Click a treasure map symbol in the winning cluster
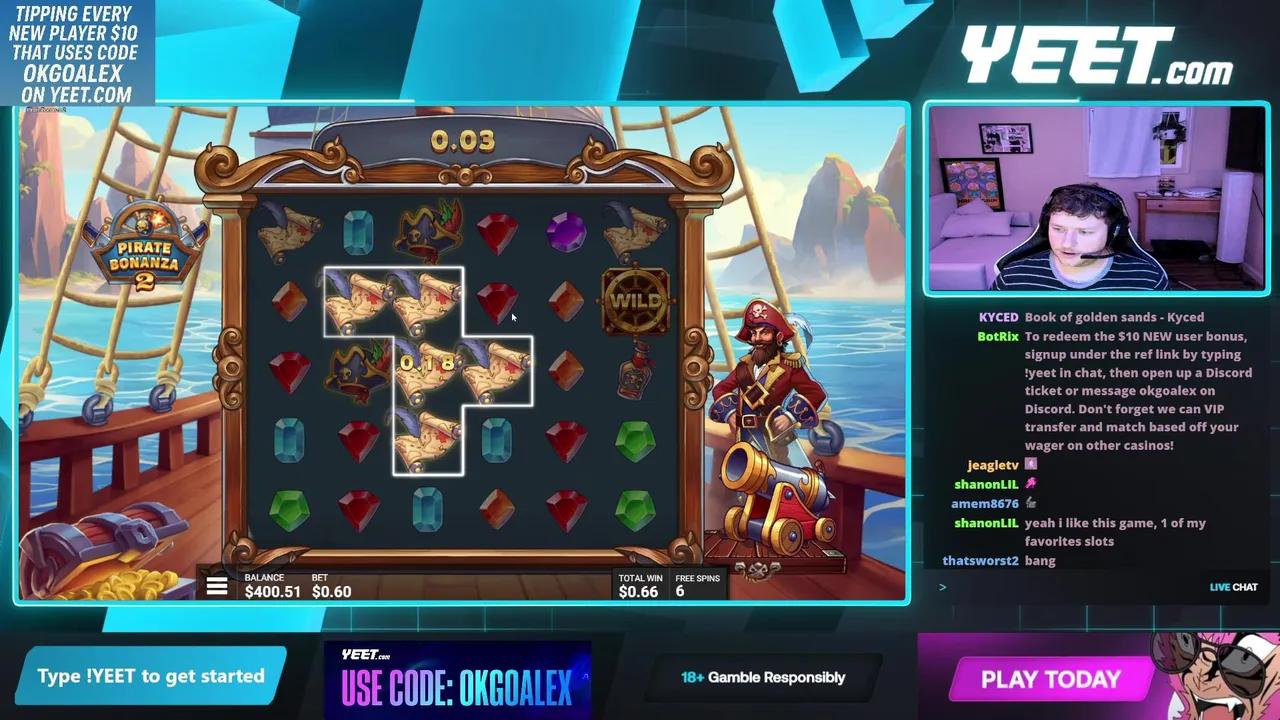The image size is (1280, 720). tap(358, 300)
